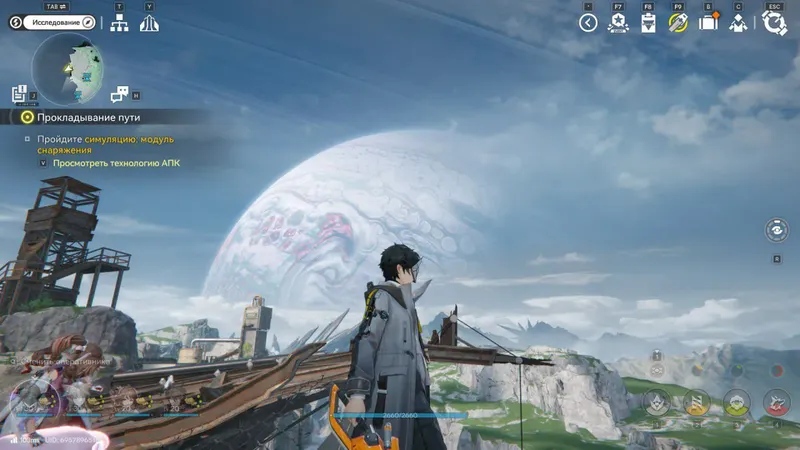Open the hierarchy tree diagram icon
This screenshot has height=450, width=800.
[120, 22]
